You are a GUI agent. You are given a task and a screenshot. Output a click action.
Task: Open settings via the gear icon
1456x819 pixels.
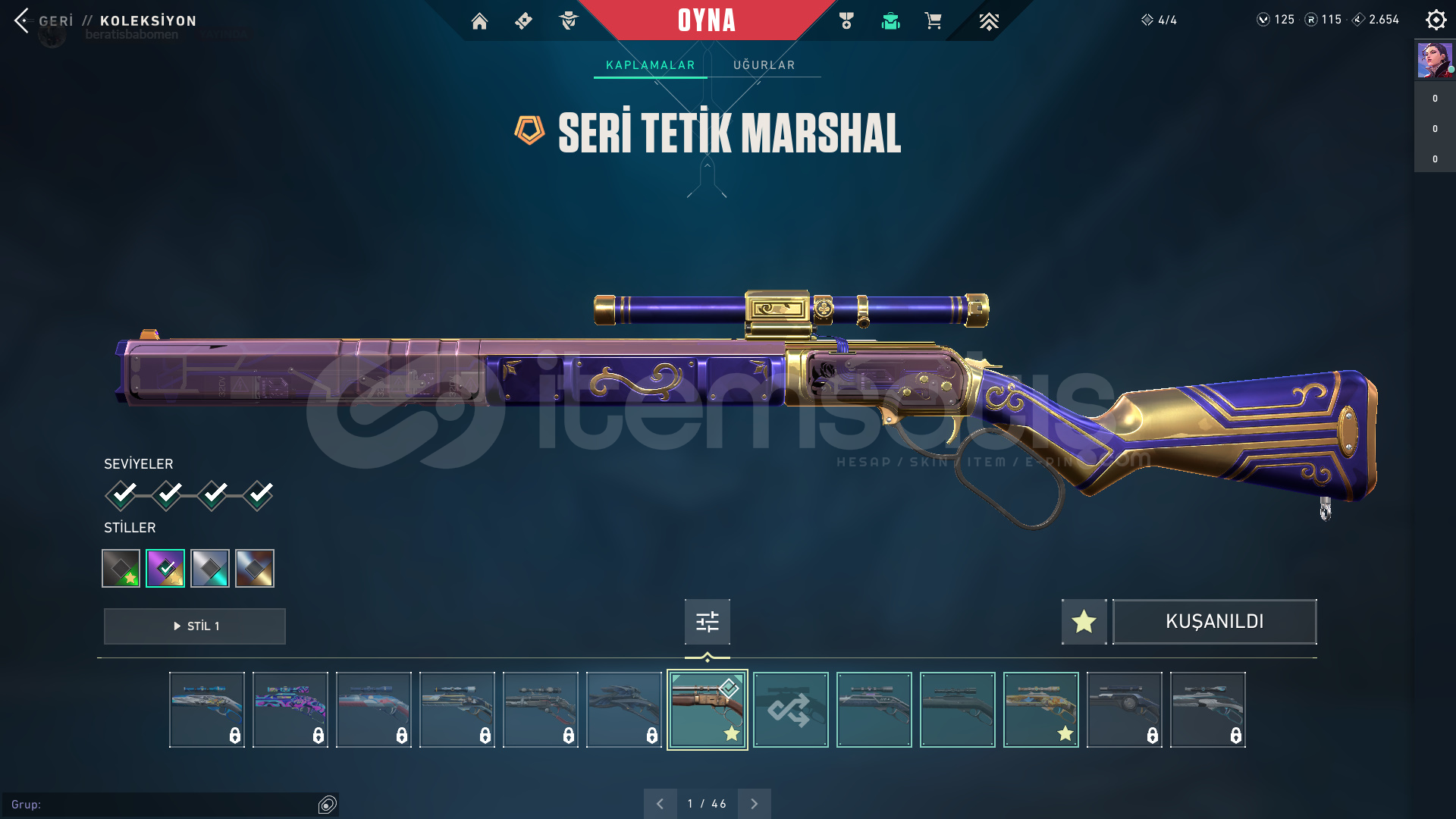(1436, 20)
